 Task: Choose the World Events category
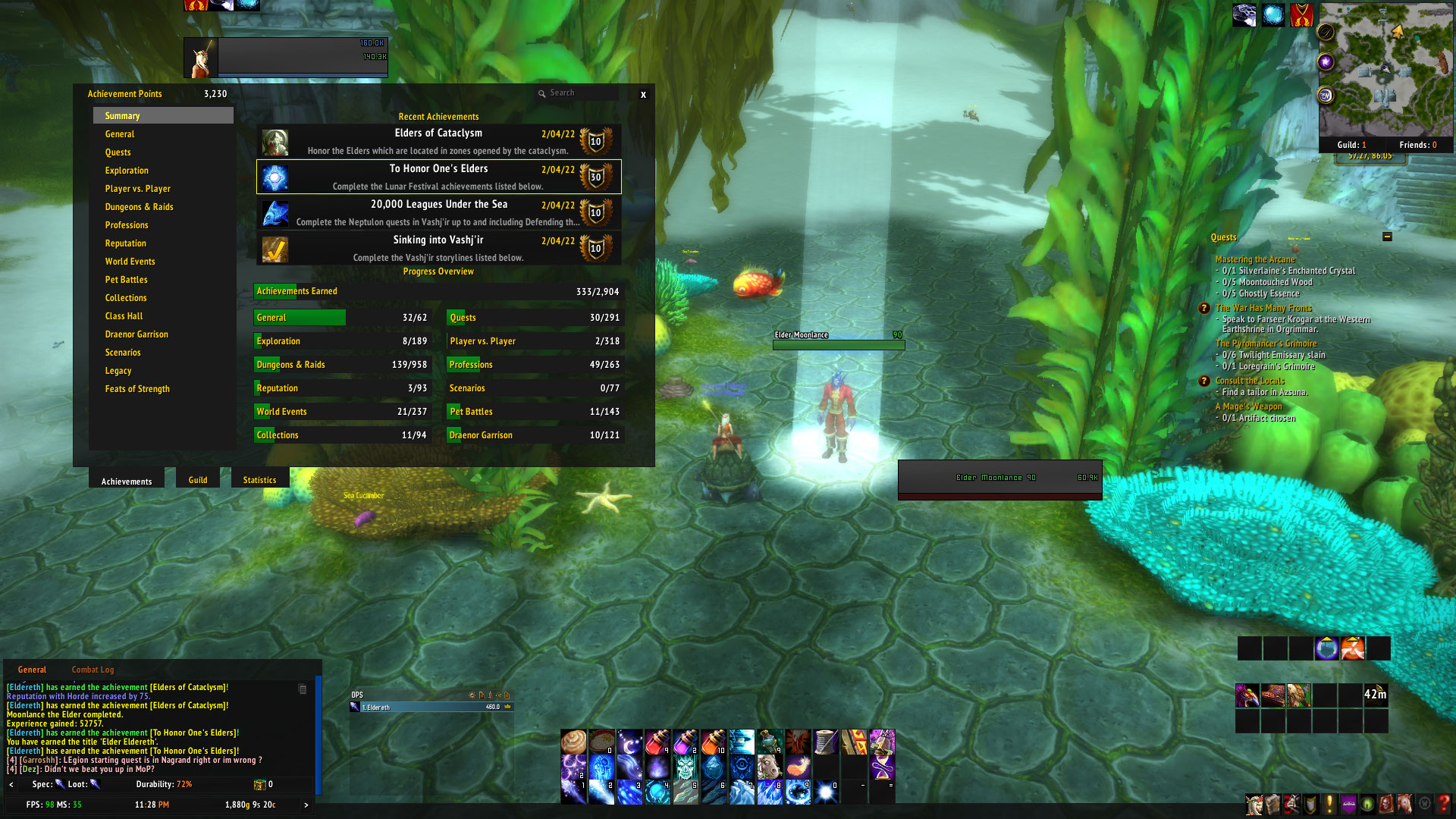130,262
